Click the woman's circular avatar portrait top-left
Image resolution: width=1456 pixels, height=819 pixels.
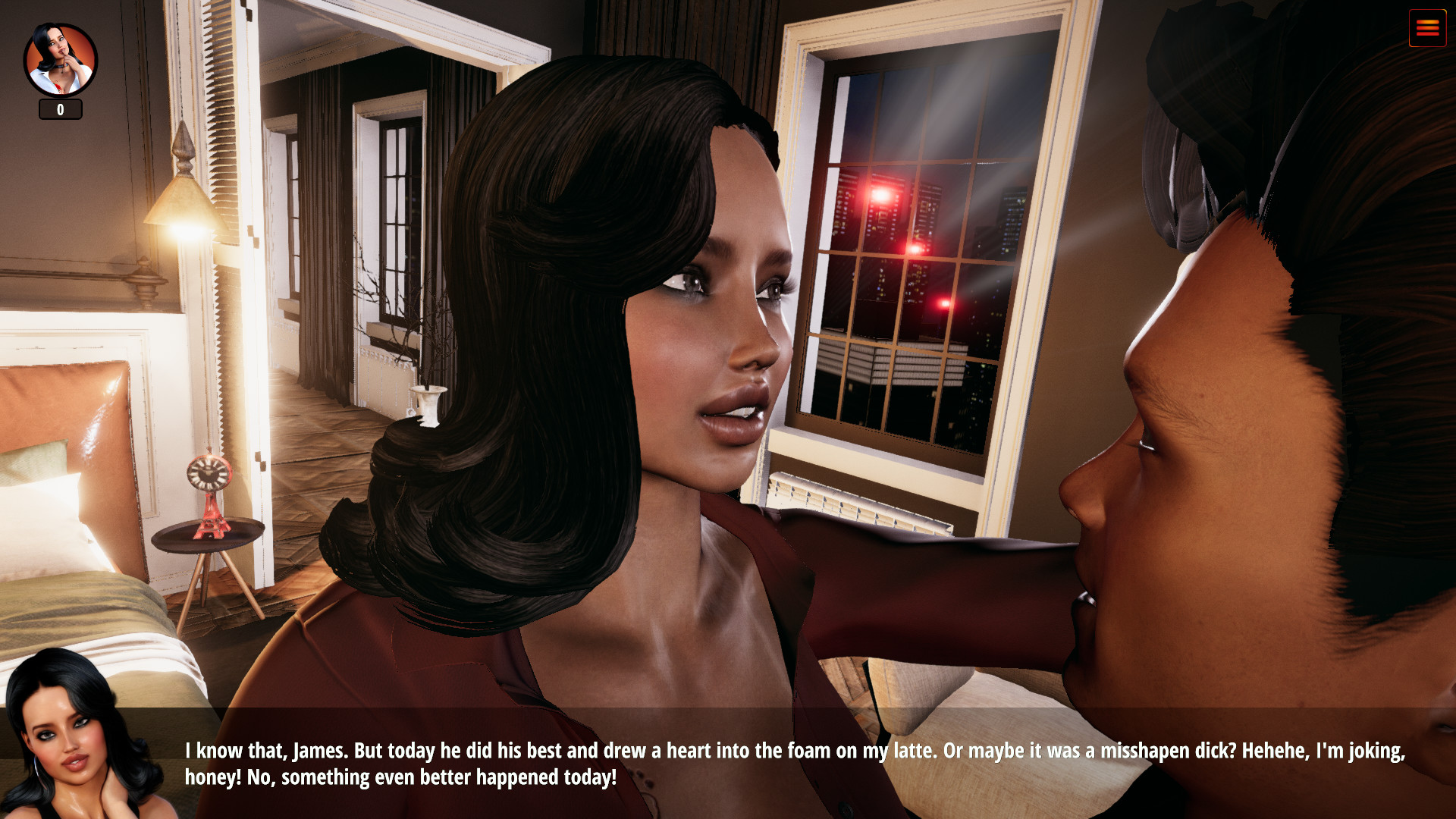(x=60, y=57)
